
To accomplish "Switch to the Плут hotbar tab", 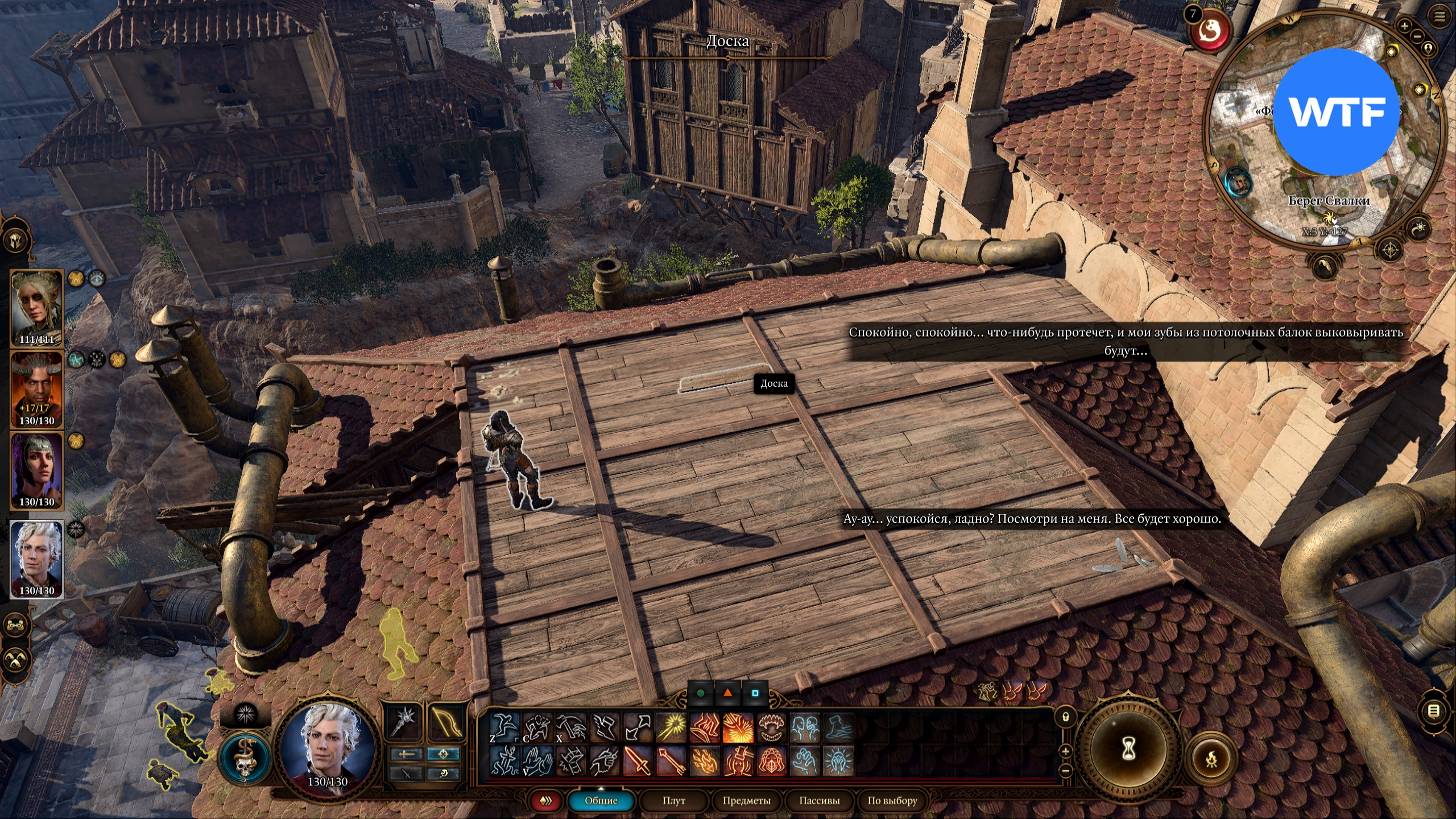I will [673, 800].
